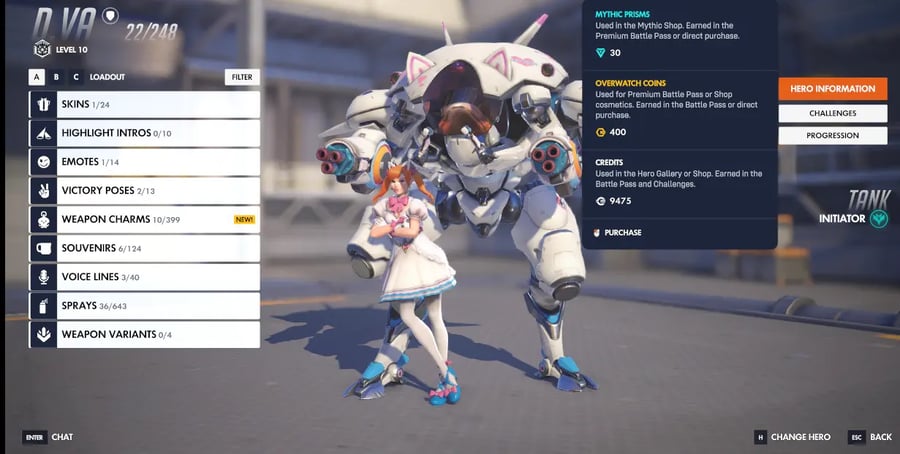Show the Victory Poses collection
The width and height of the screenshot is (900, 454).
point(145,190)
